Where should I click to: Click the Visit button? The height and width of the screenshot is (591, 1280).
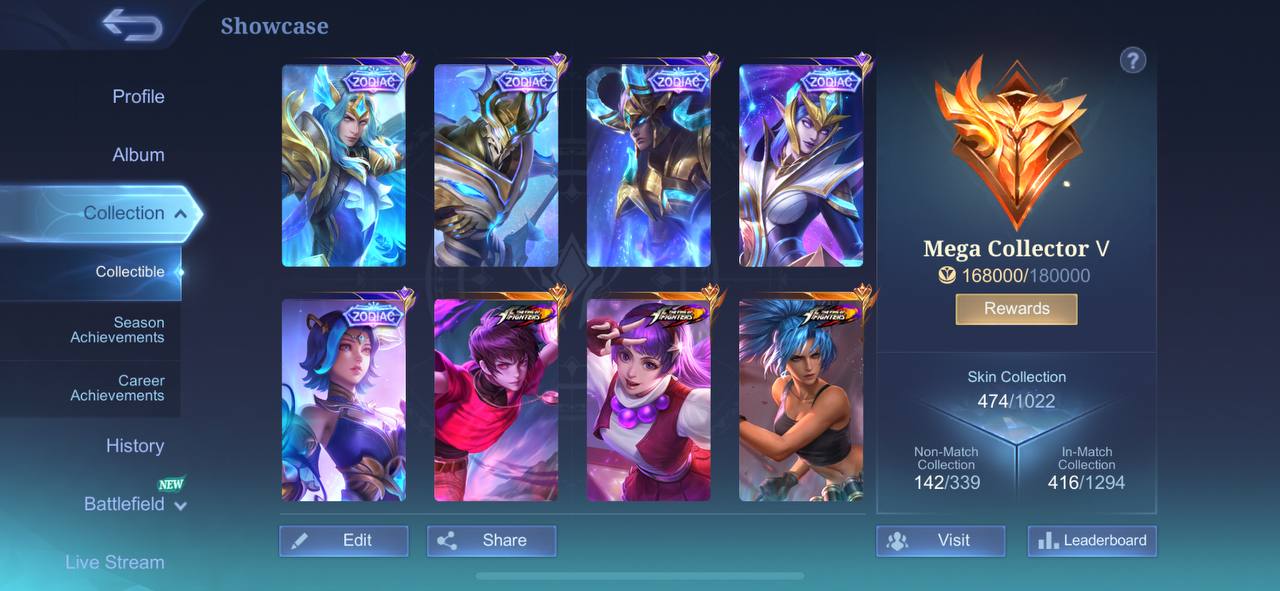[940, 541]
